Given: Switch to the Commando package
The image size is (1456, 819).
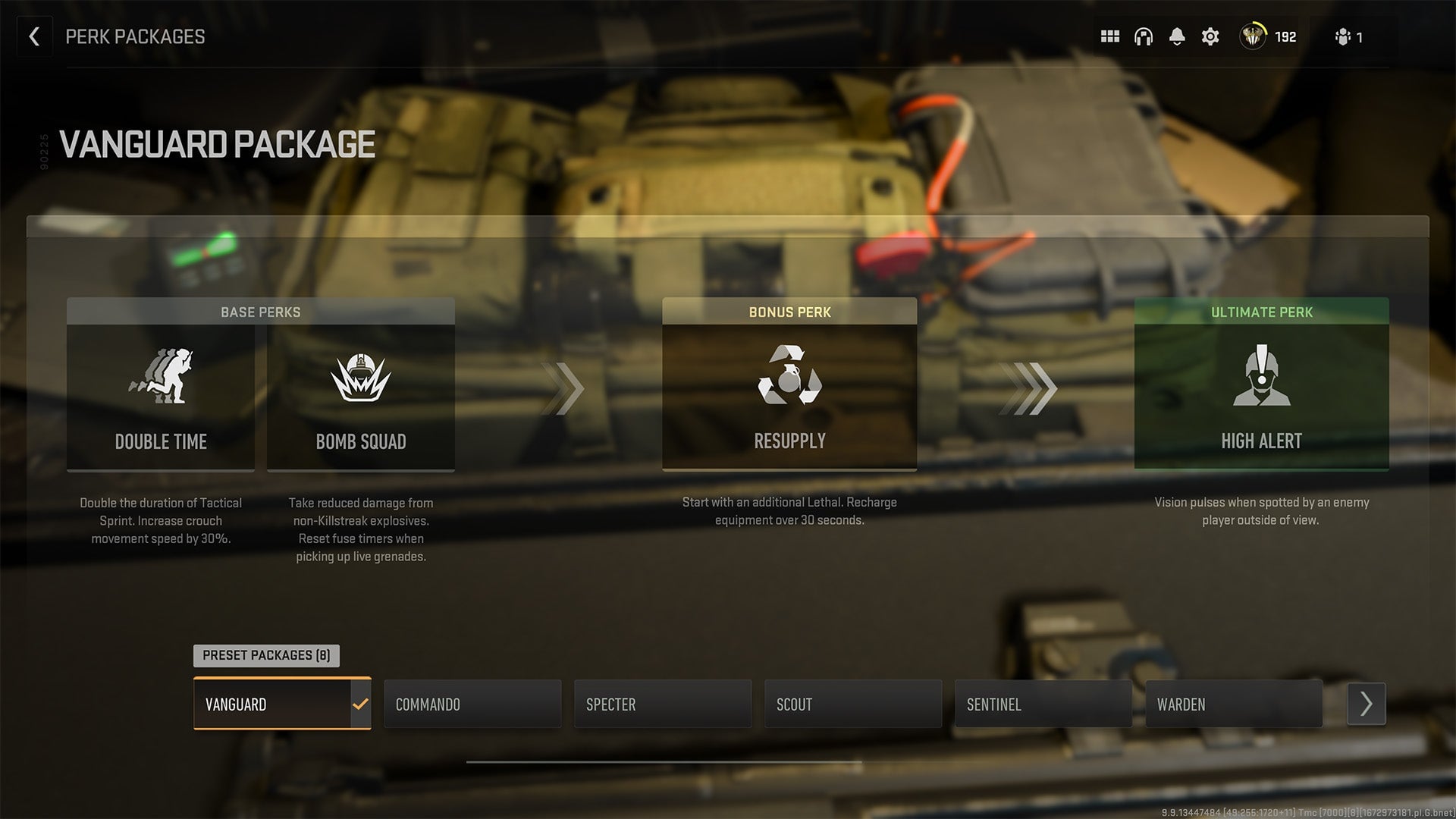Looking at the screenshot, I should tap(472, 704).
